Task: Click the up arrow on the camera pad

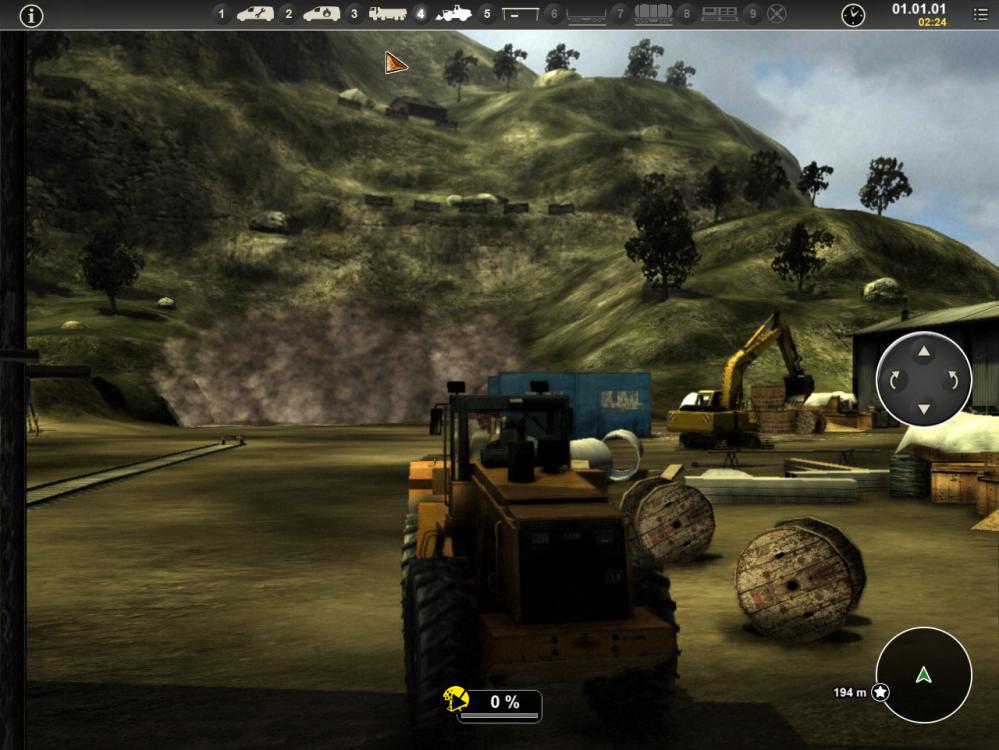Action: tap(924, 352)
